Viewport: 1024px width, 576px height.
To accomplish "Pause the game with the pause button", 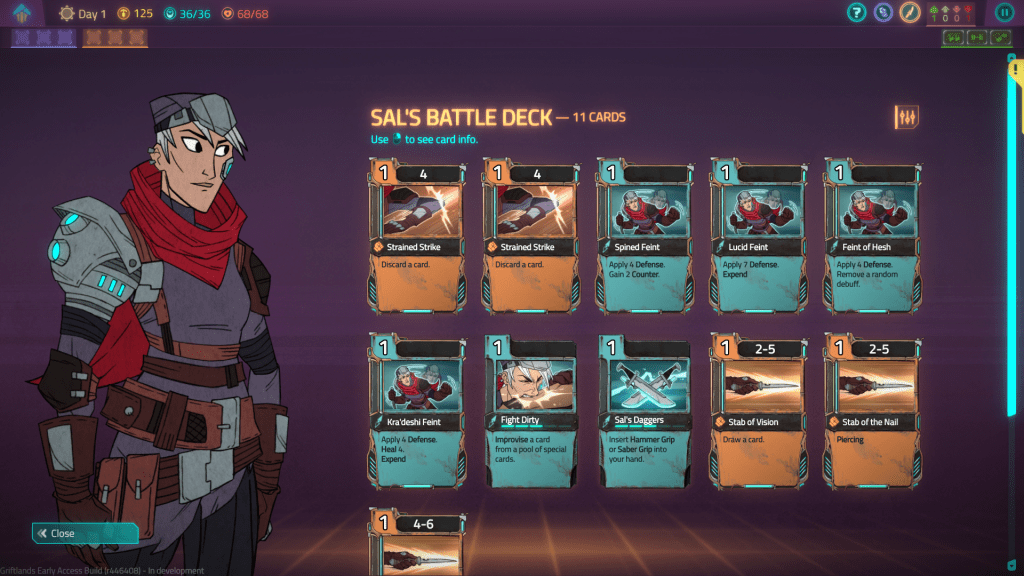I will tap(1004, 13).
